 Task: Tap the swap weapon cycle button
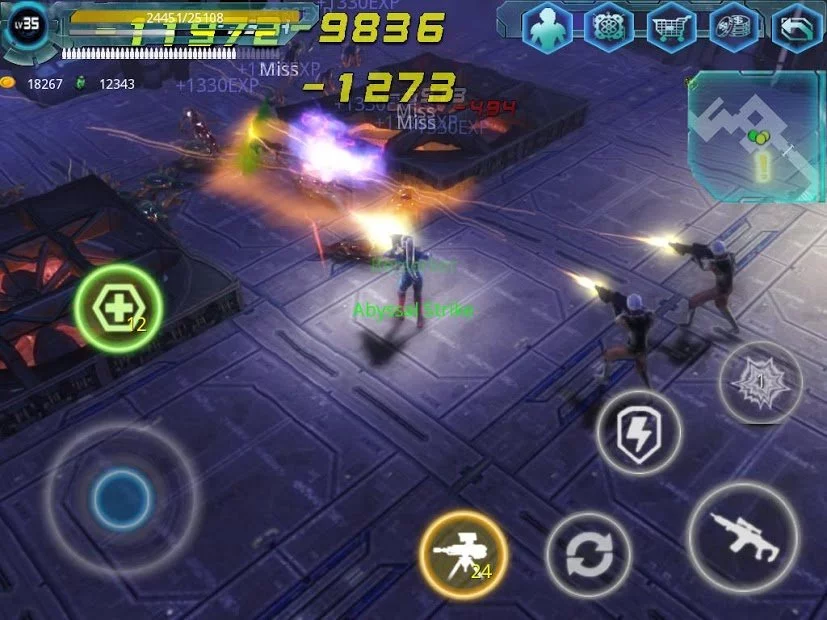pyautogui.click(x=588, y=555)
